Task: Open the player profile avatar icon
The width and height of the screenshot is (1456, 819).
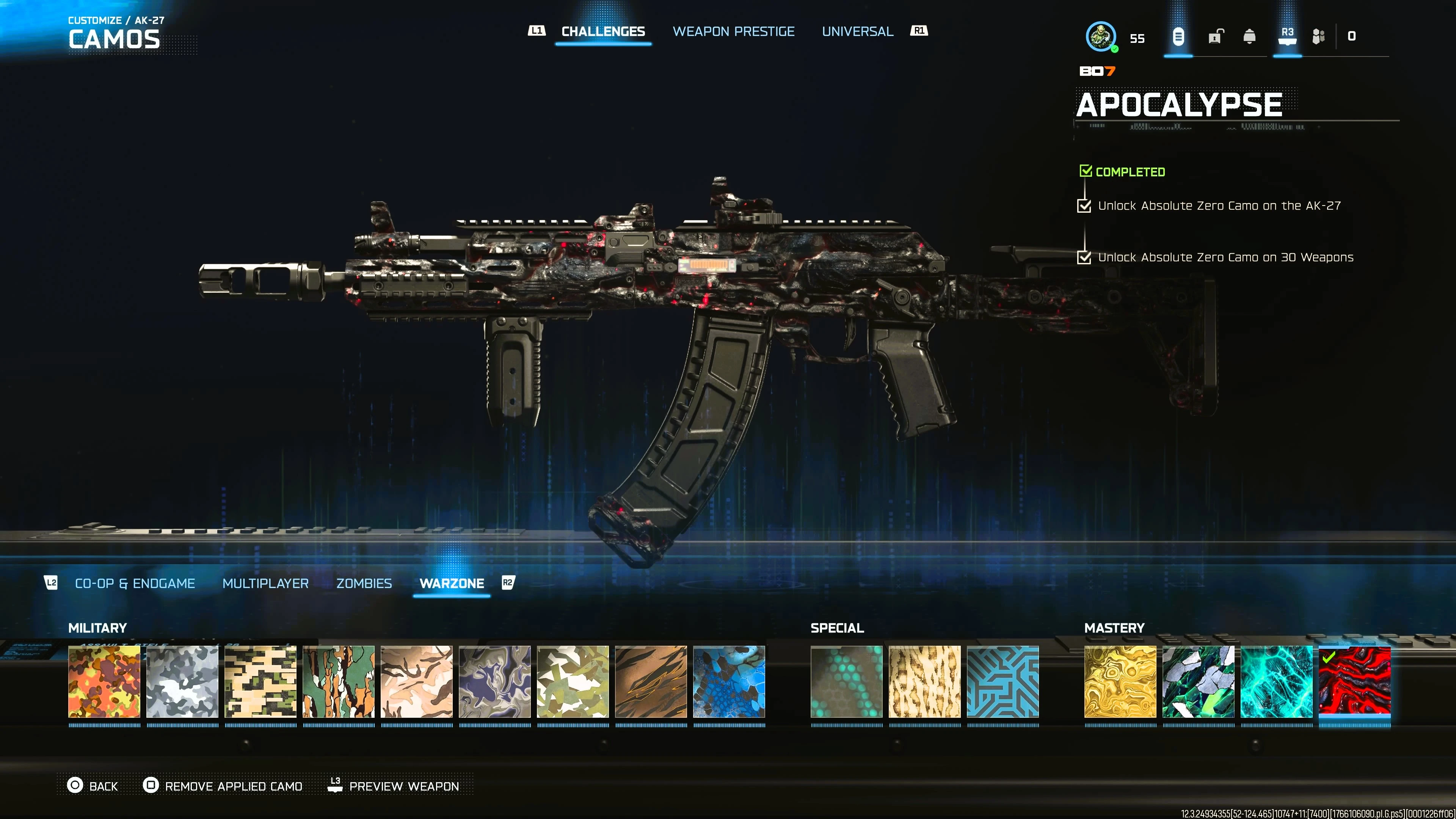Action: [1101, 37]
